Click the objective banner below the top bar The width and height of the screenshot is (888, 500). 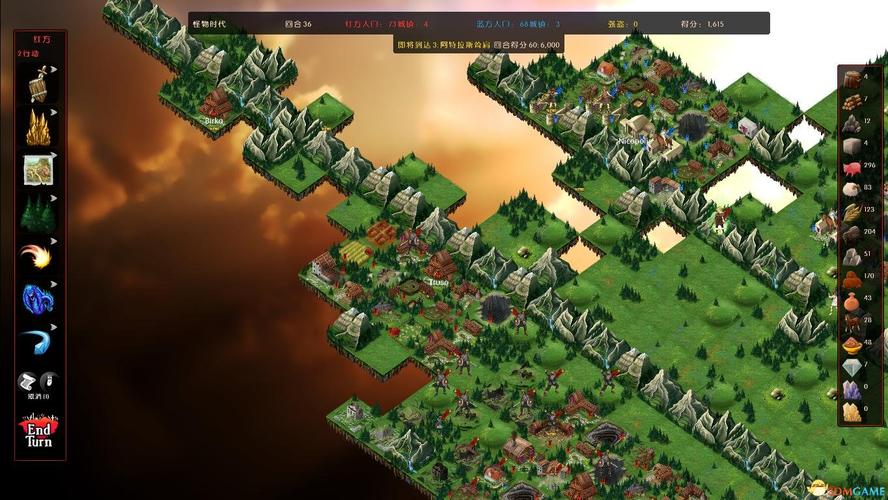478,45
